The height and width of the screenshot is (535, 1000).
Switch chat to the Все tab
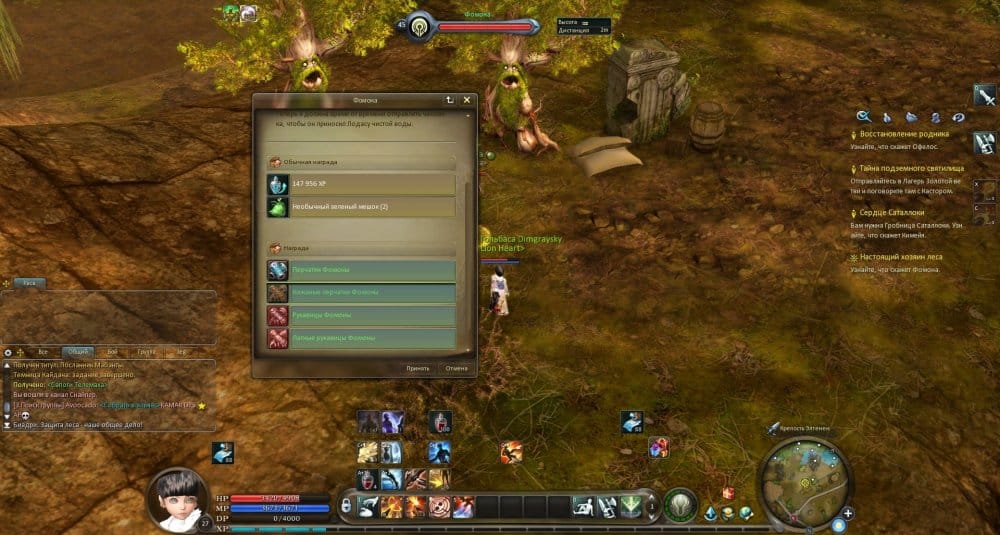tap(43, 352)
